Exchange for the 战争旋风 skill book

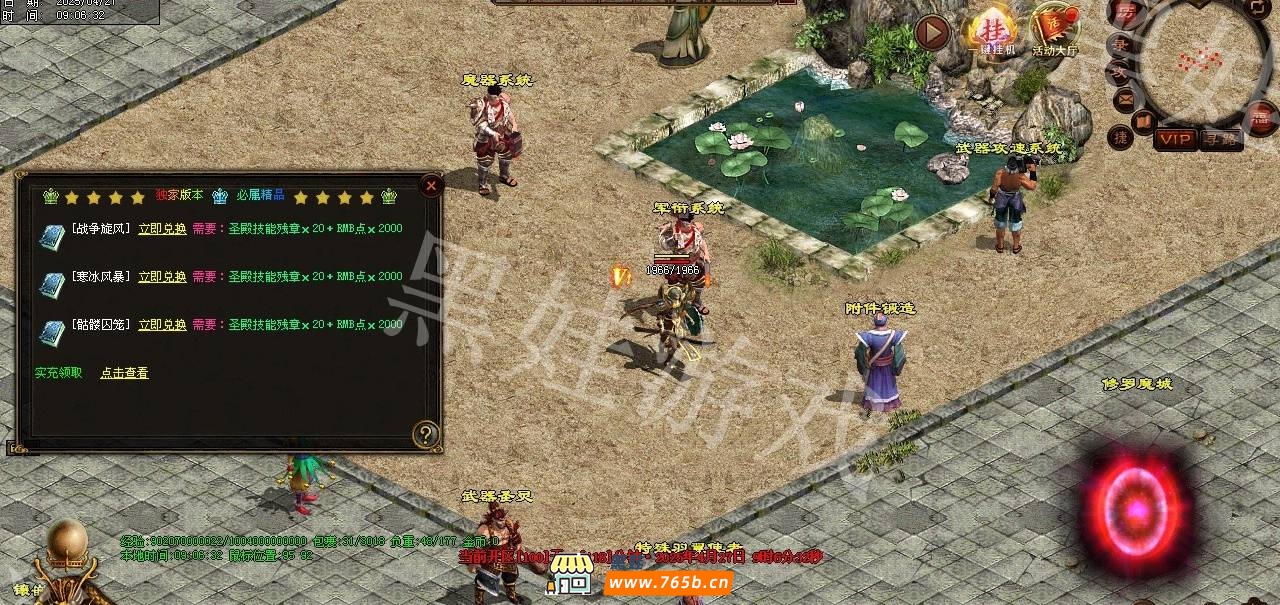(162, 229)
